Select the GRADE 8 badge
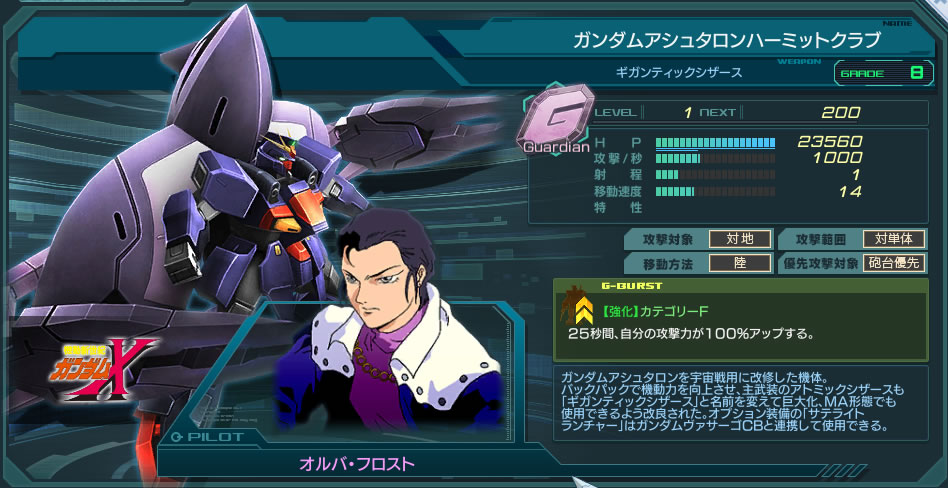 click(x=881, y=72)
